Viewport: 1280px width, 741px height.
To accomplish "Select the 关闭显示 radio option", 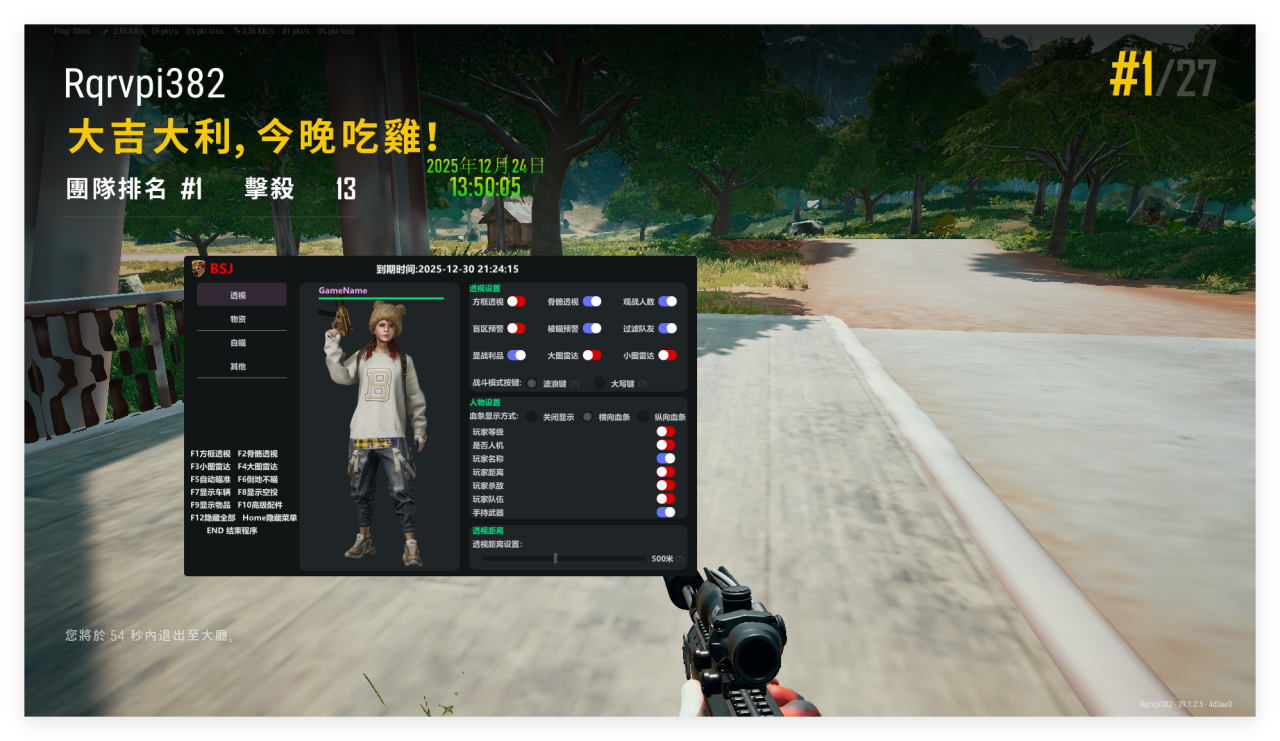I will pyautogui.click(x=531, y=417).
